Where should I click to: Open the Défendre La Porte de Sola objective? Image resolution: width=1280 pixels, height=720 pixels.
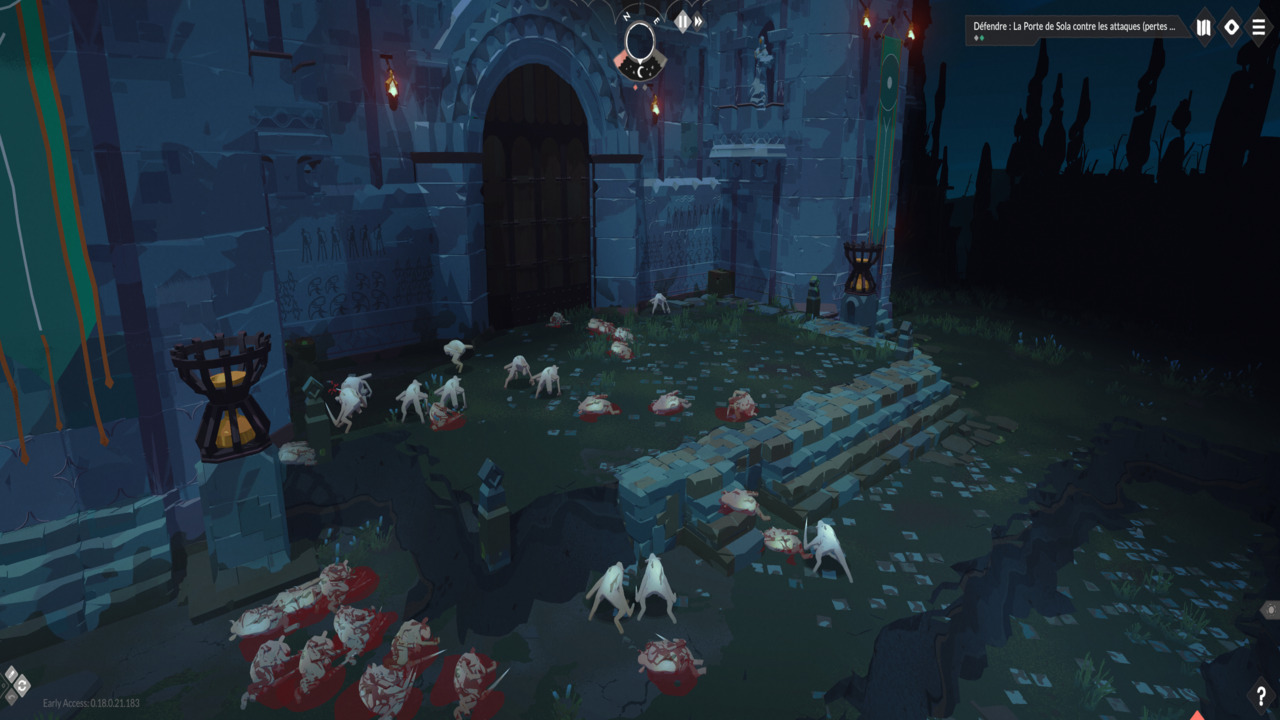coord(1073,27)
